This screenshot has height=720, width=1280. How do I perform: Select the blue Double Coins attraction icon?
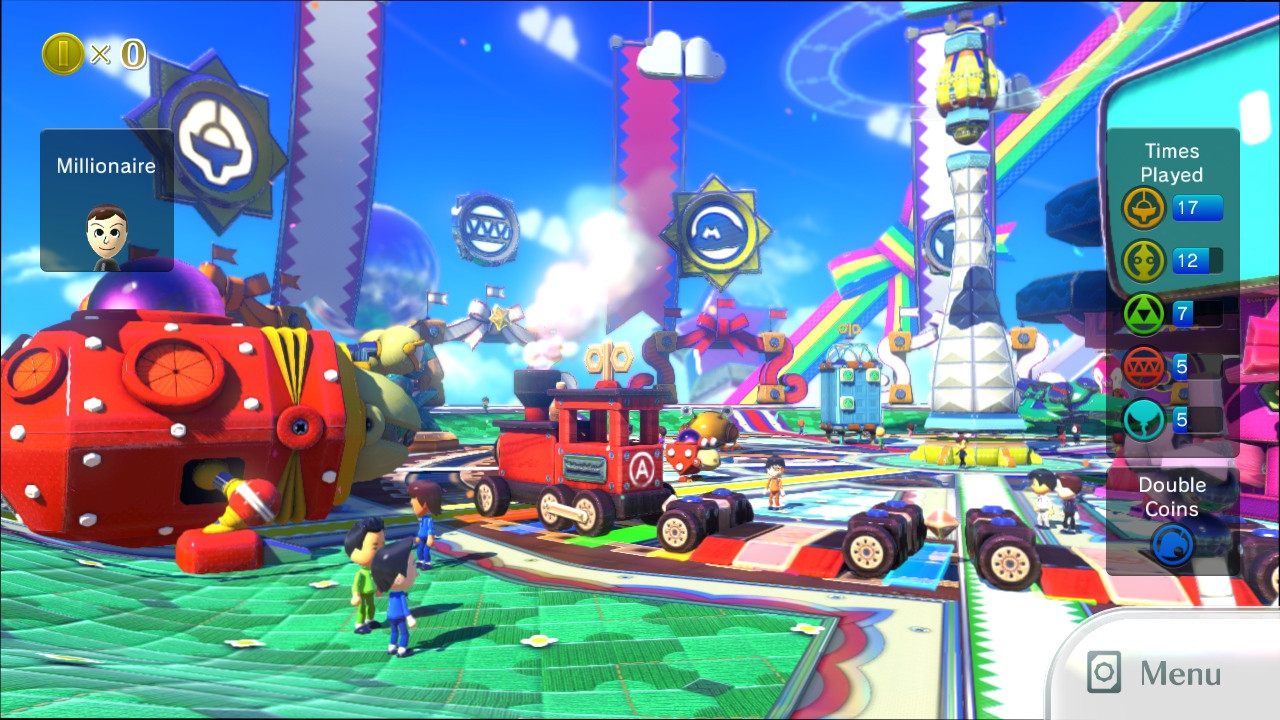tap(1172, 546)
